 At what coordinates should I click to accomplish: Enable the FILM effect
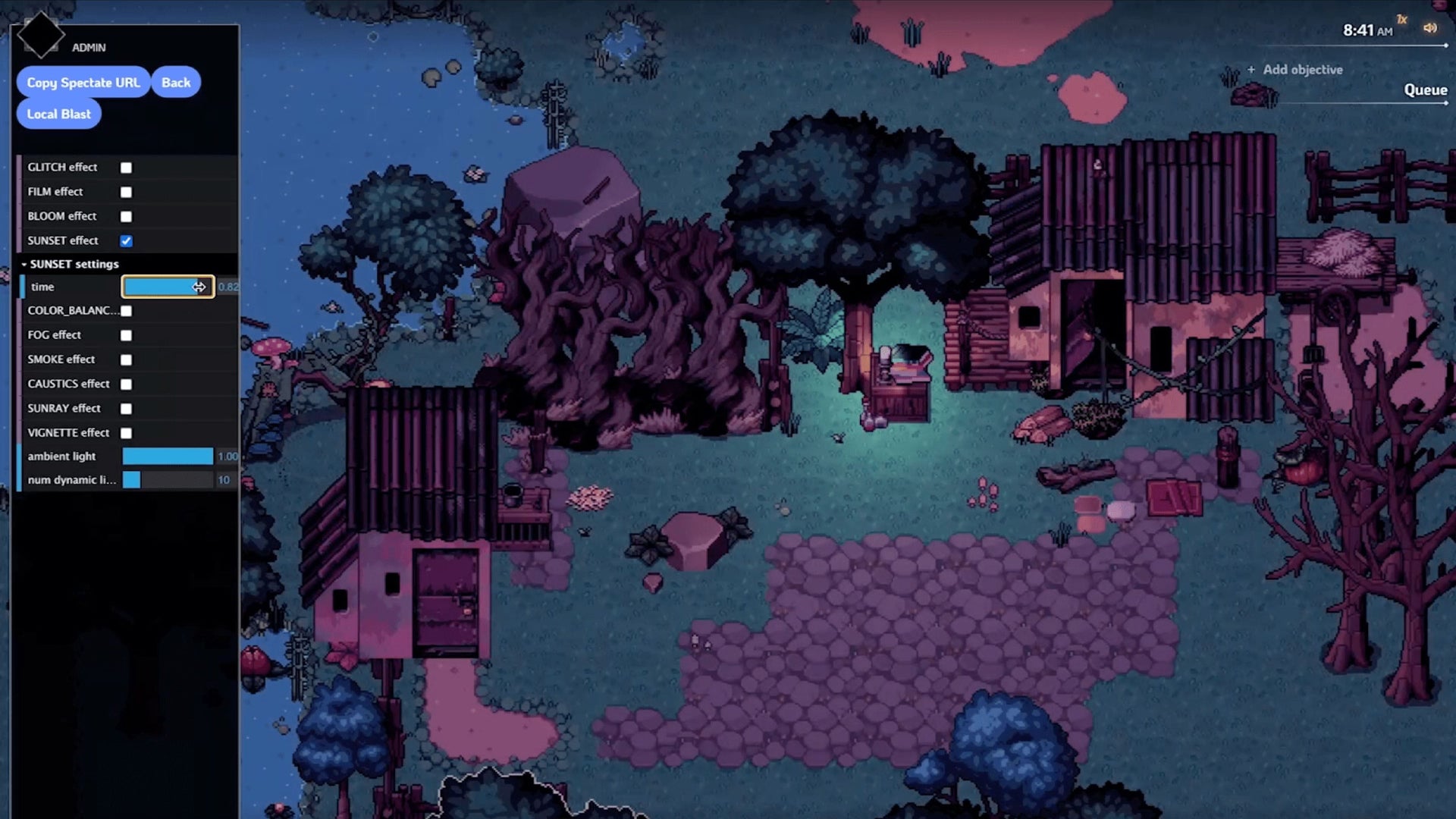[x=126, y=192]
